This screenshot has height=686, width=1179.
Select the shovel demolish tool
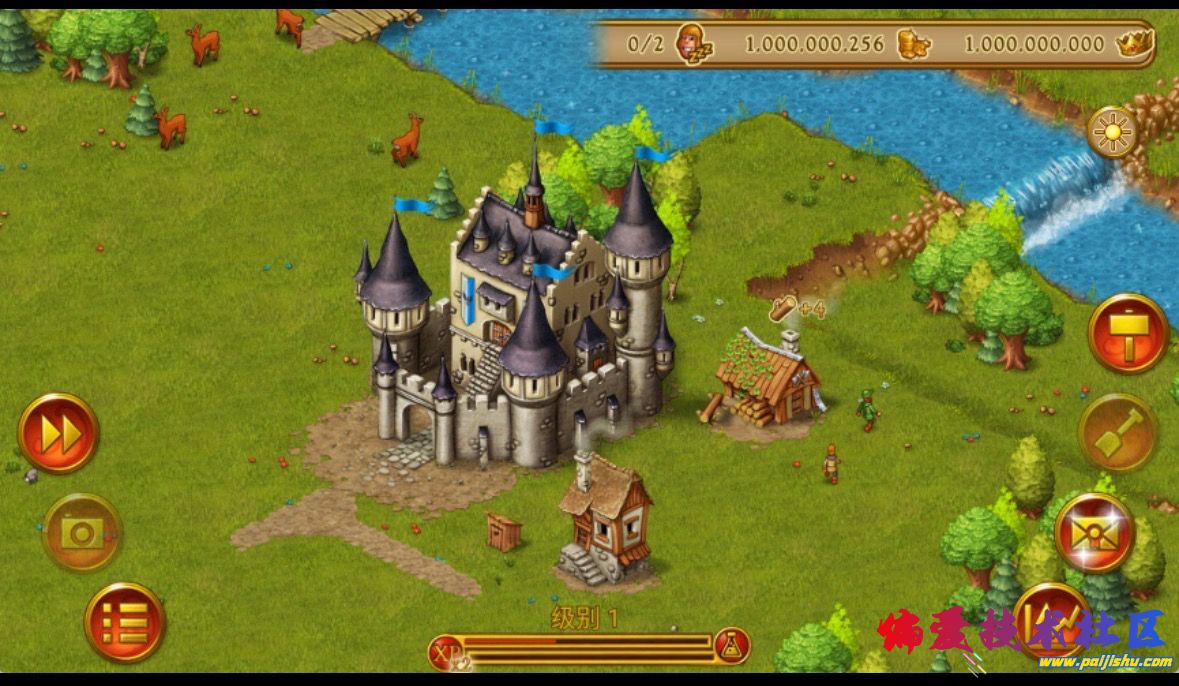click(x=1117, y=432)
